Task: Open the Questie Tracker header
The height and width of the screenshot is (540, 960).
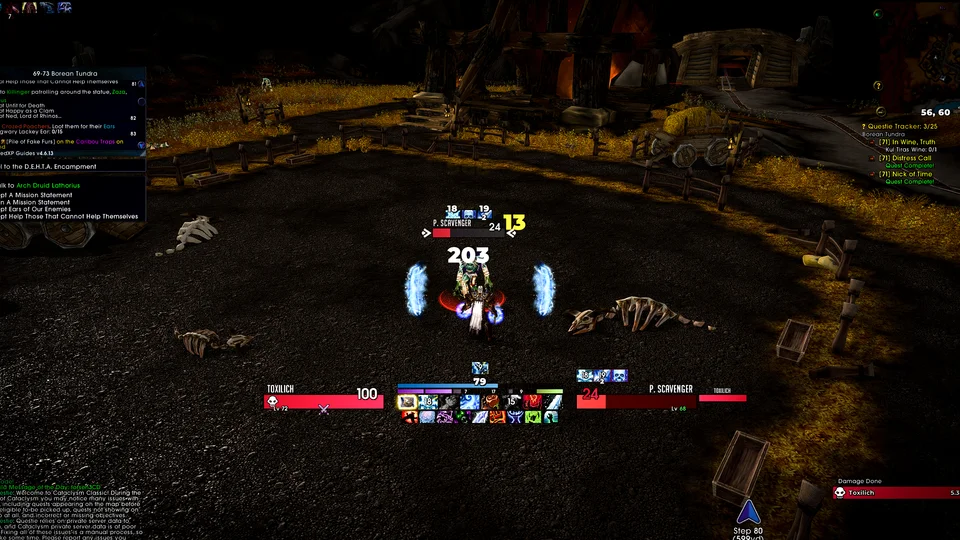Action: [903, 127]
